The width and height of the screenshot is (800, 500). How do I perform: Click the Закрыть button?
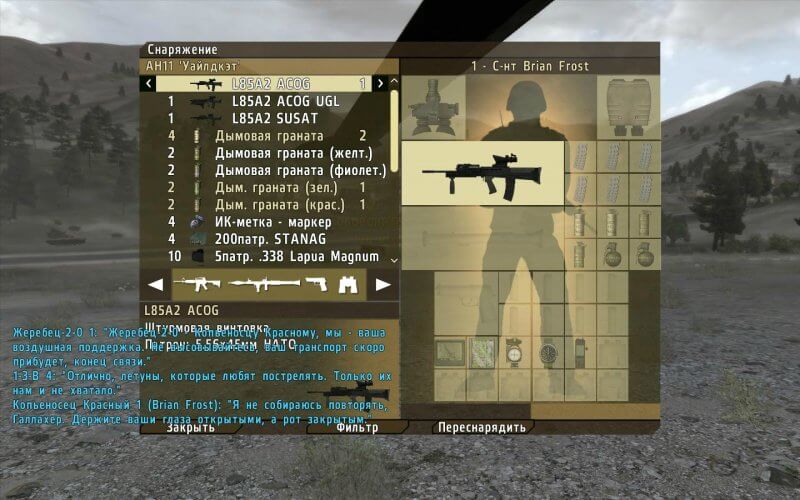[x=190, y=427]
